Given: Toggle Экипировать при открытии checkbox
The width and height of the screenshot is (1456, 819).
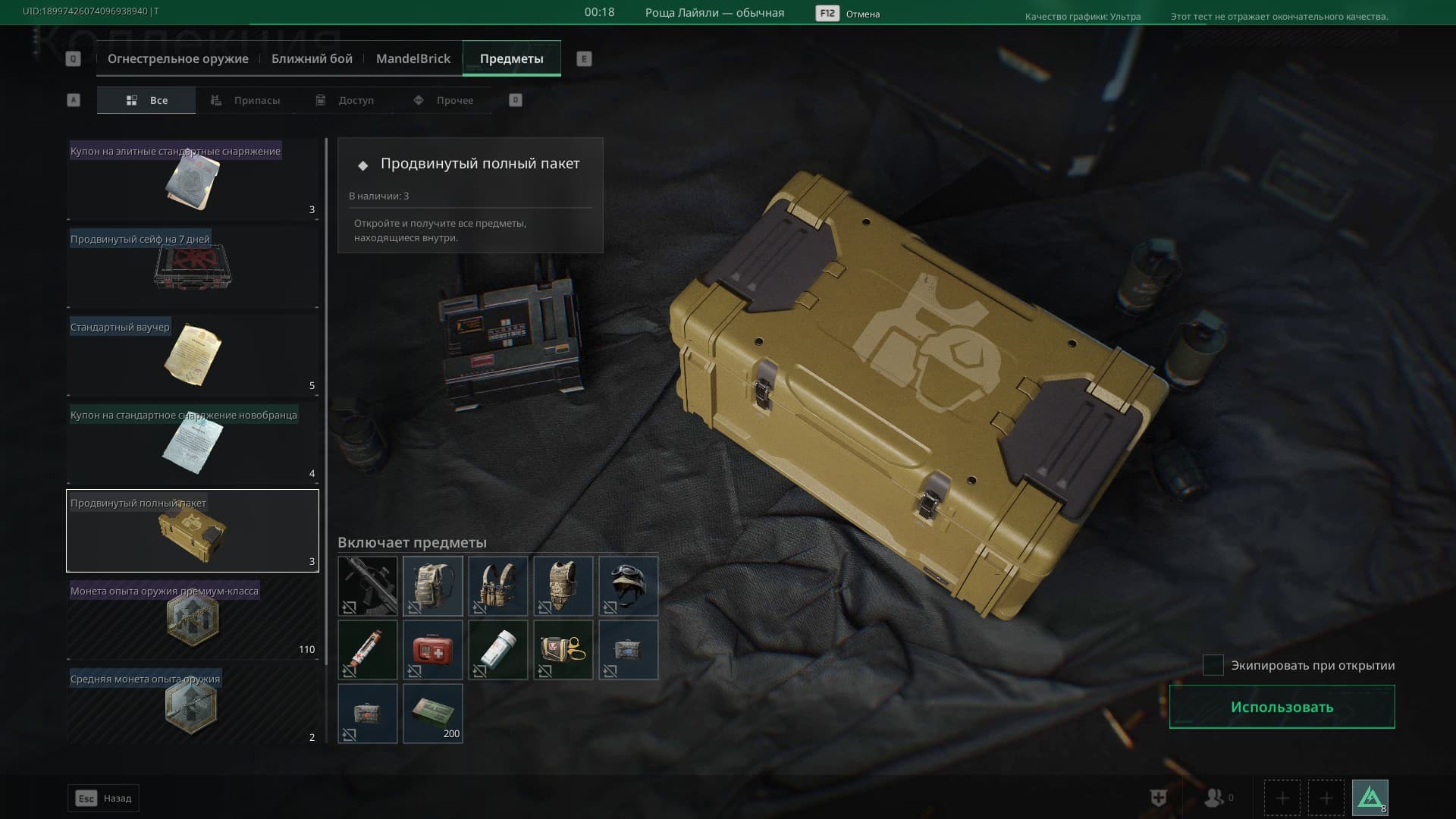Looking at the screenshot, I should (1213, 665).
